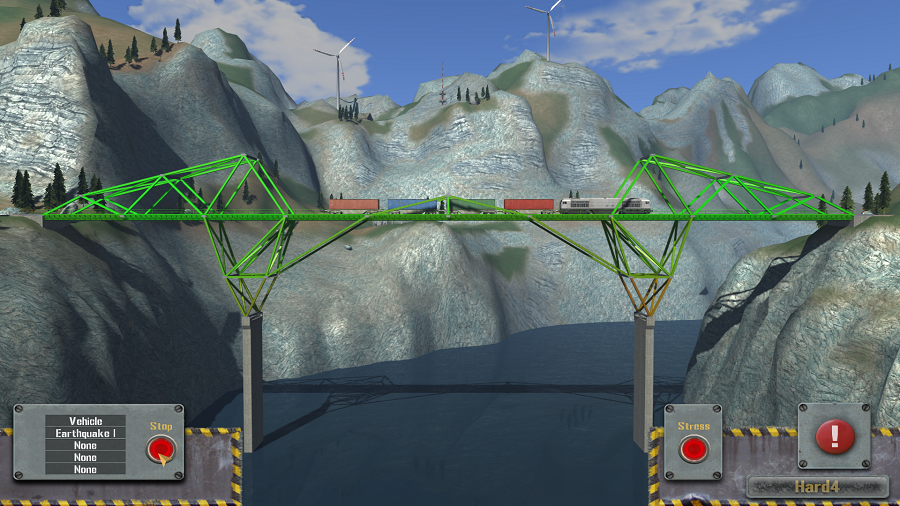Select the Vehicle test entry

point(86,421)
